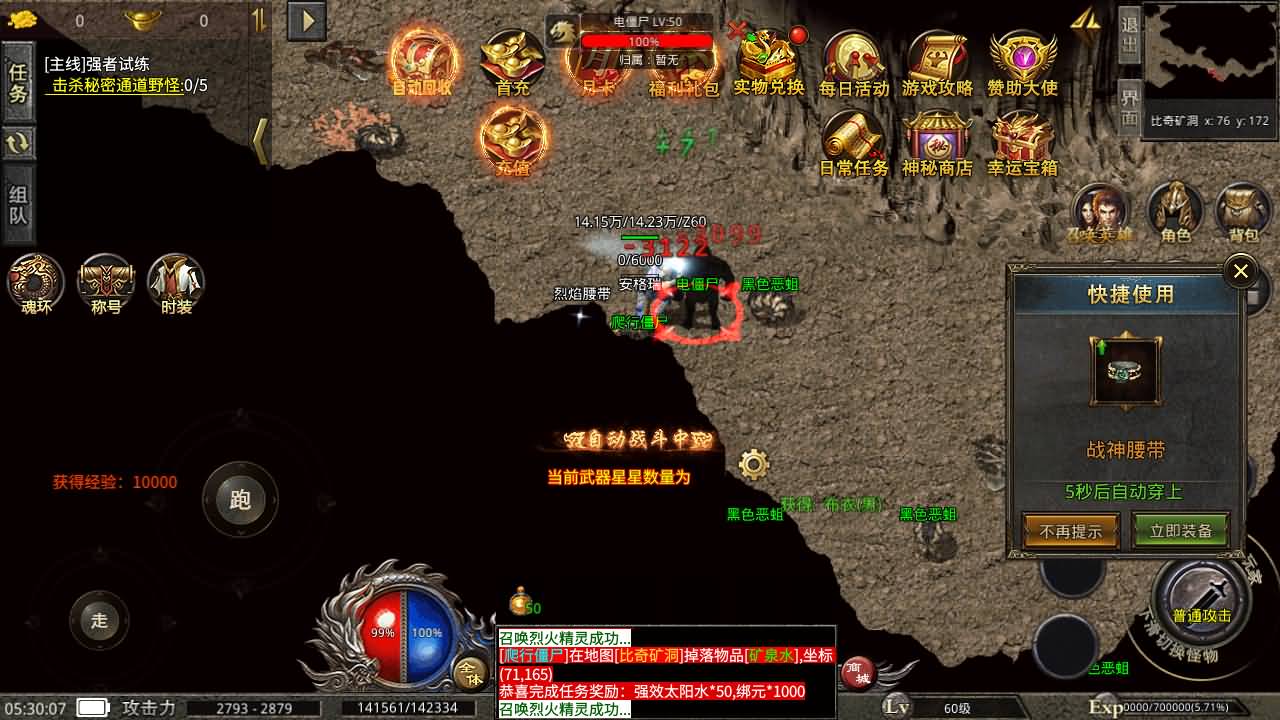The width and height of the screenshot is (1280, 720).
Task: Enable 跑 run movement mode
Action: [240, 500]
